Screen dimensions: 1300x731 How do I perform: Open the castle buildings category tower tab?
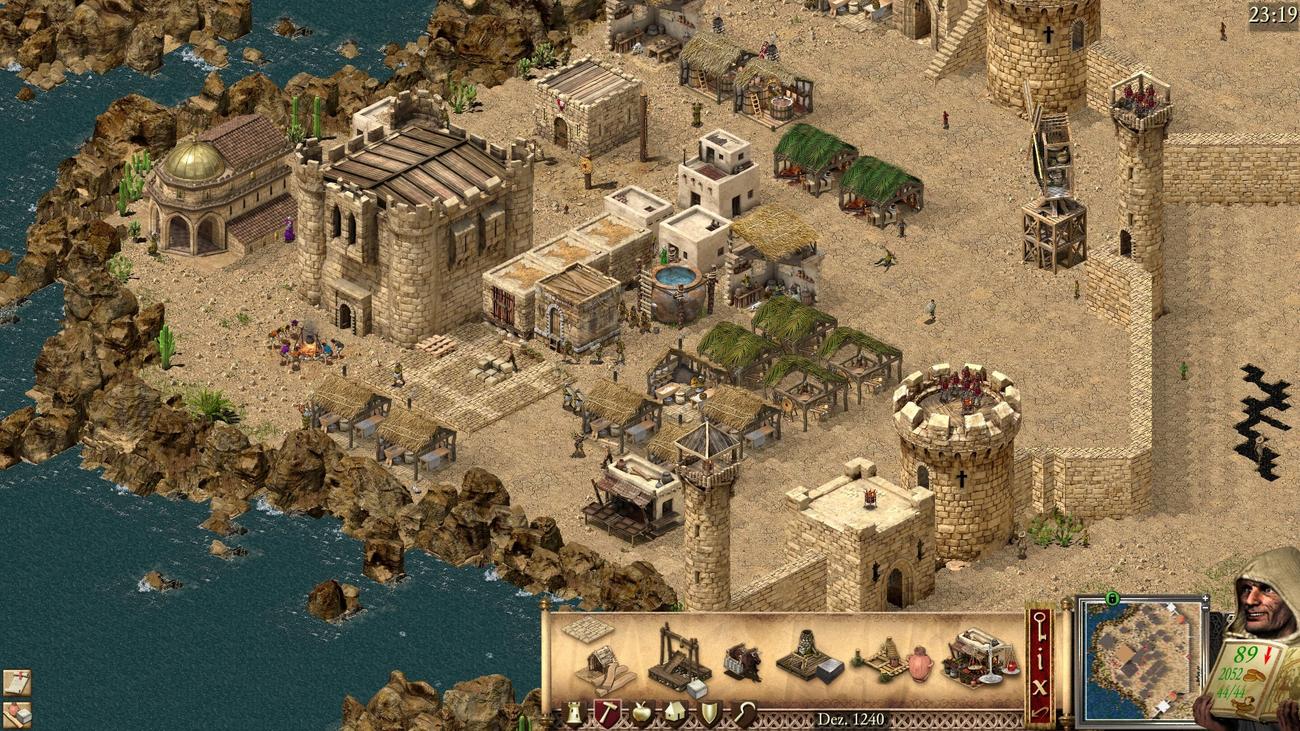(x=575, y=713)
